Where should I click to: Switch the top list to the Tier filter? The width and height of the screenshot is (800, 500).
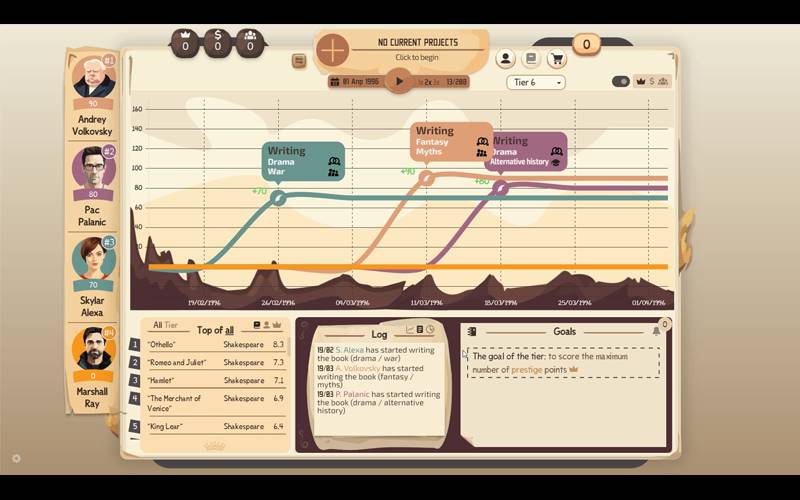(x=171, y=326)
